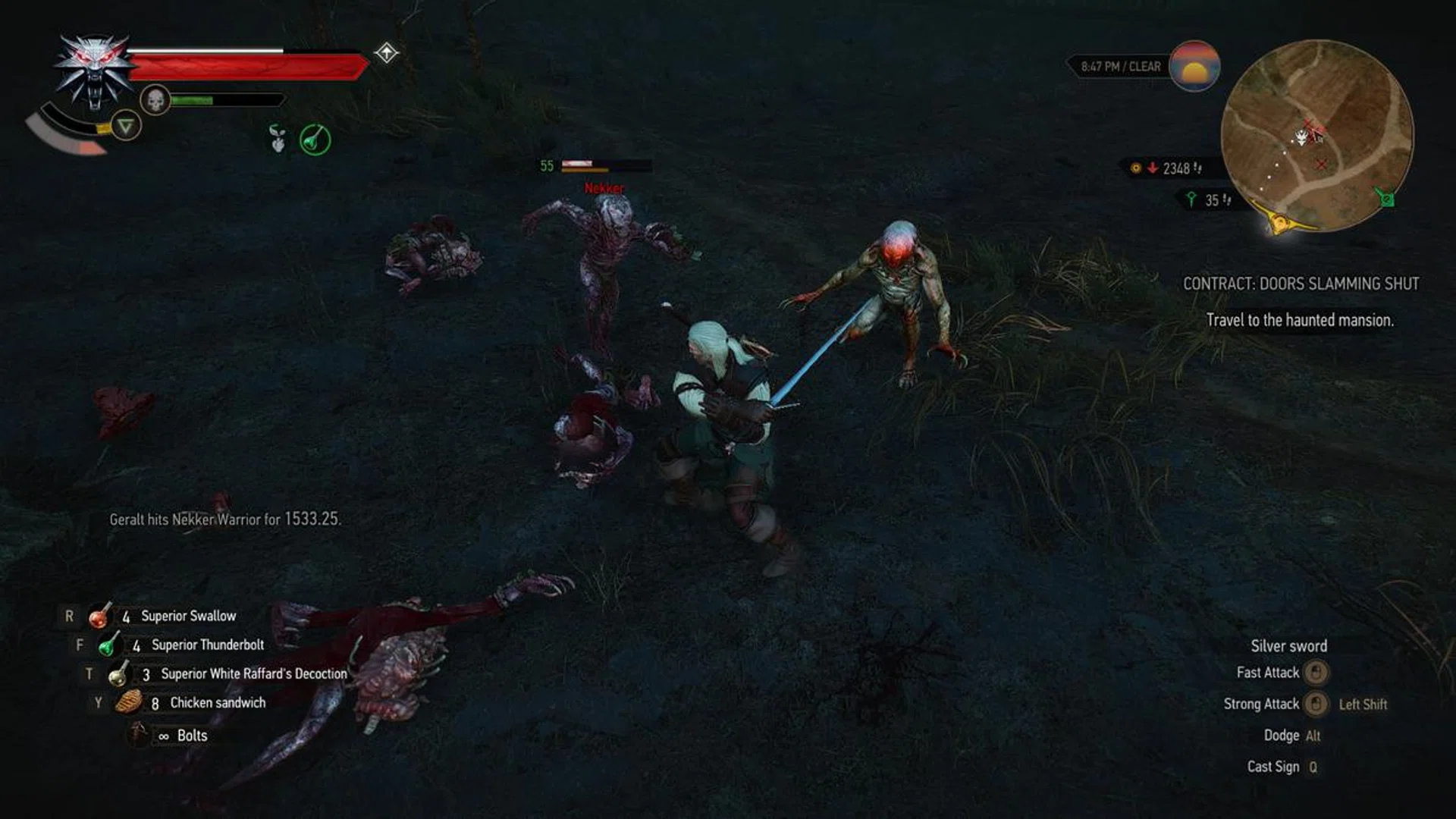The image size is (1456, 819).
Task: Open the circular minimap
Action: click(1317, 136)
